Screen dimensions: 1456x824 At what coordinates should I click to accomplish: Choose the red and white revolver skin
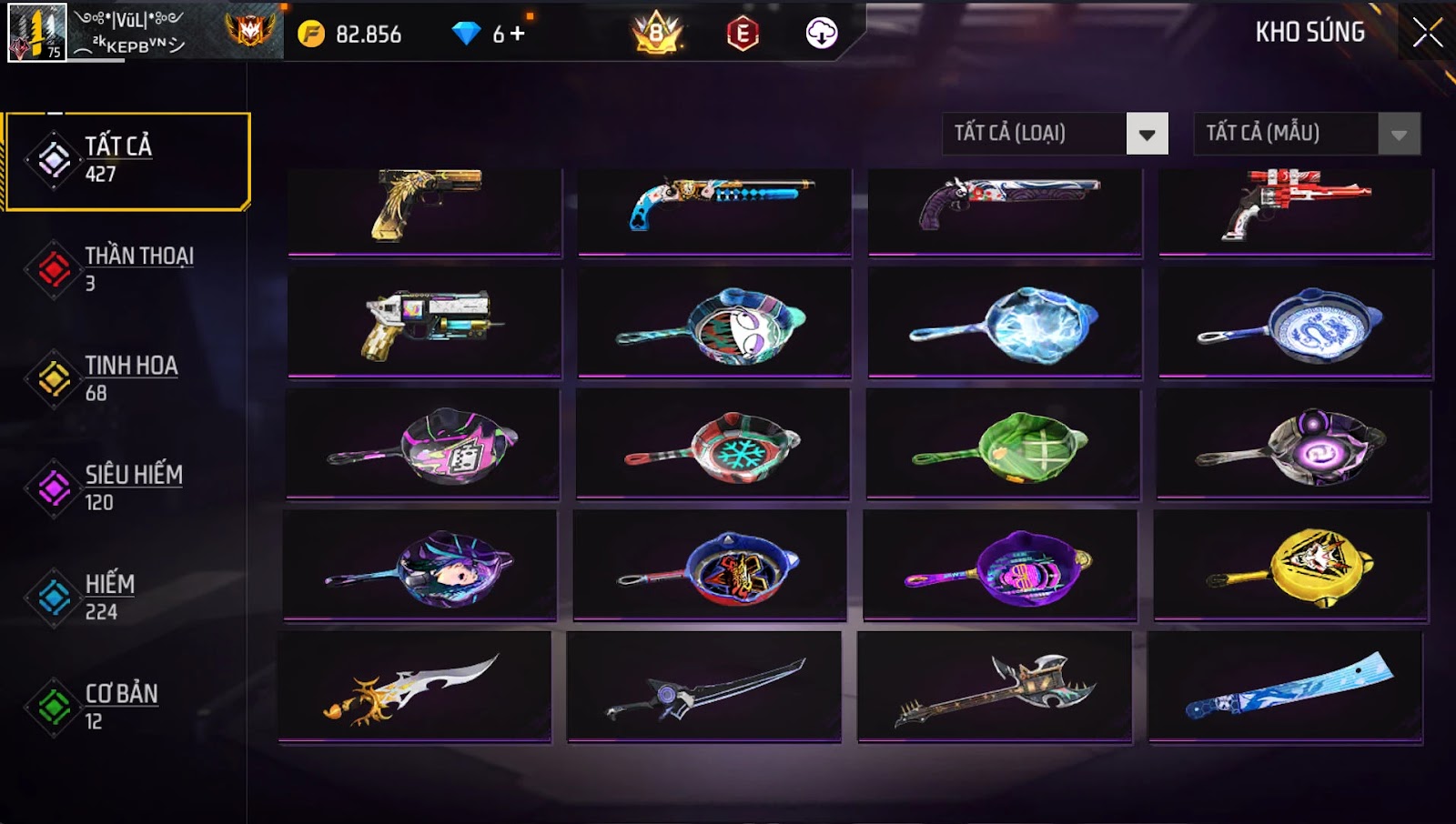(1296, 207)
